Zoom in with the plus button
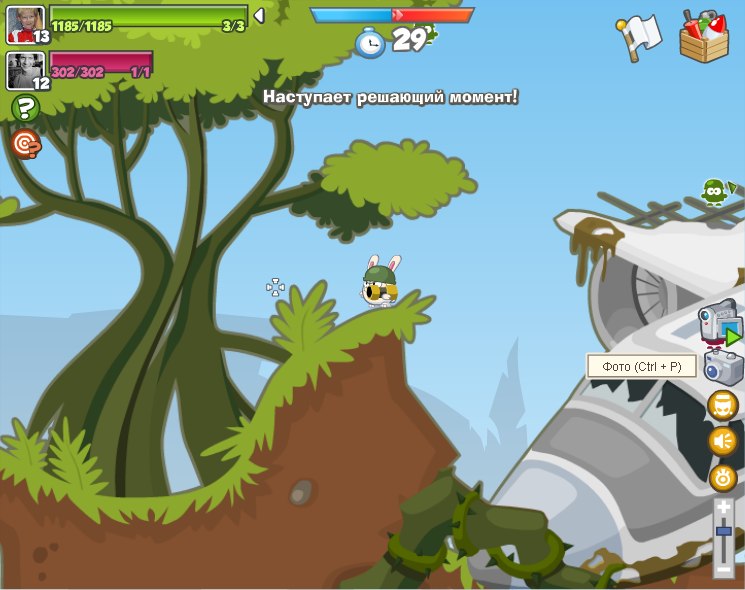Viewport: 745px width, 590px height. 723,508
